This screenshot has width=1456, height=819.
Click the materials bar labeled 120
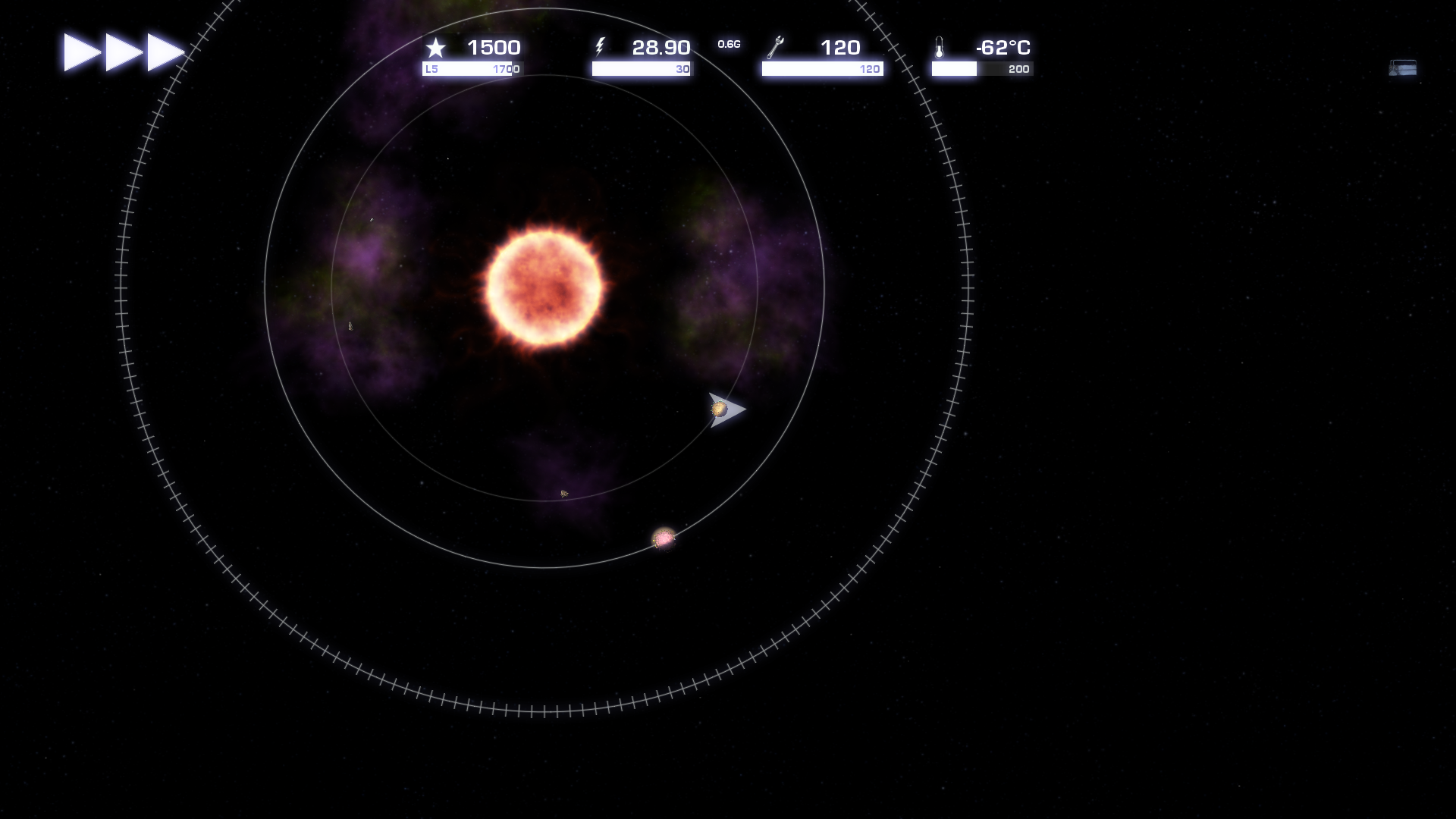click(821, 69)
